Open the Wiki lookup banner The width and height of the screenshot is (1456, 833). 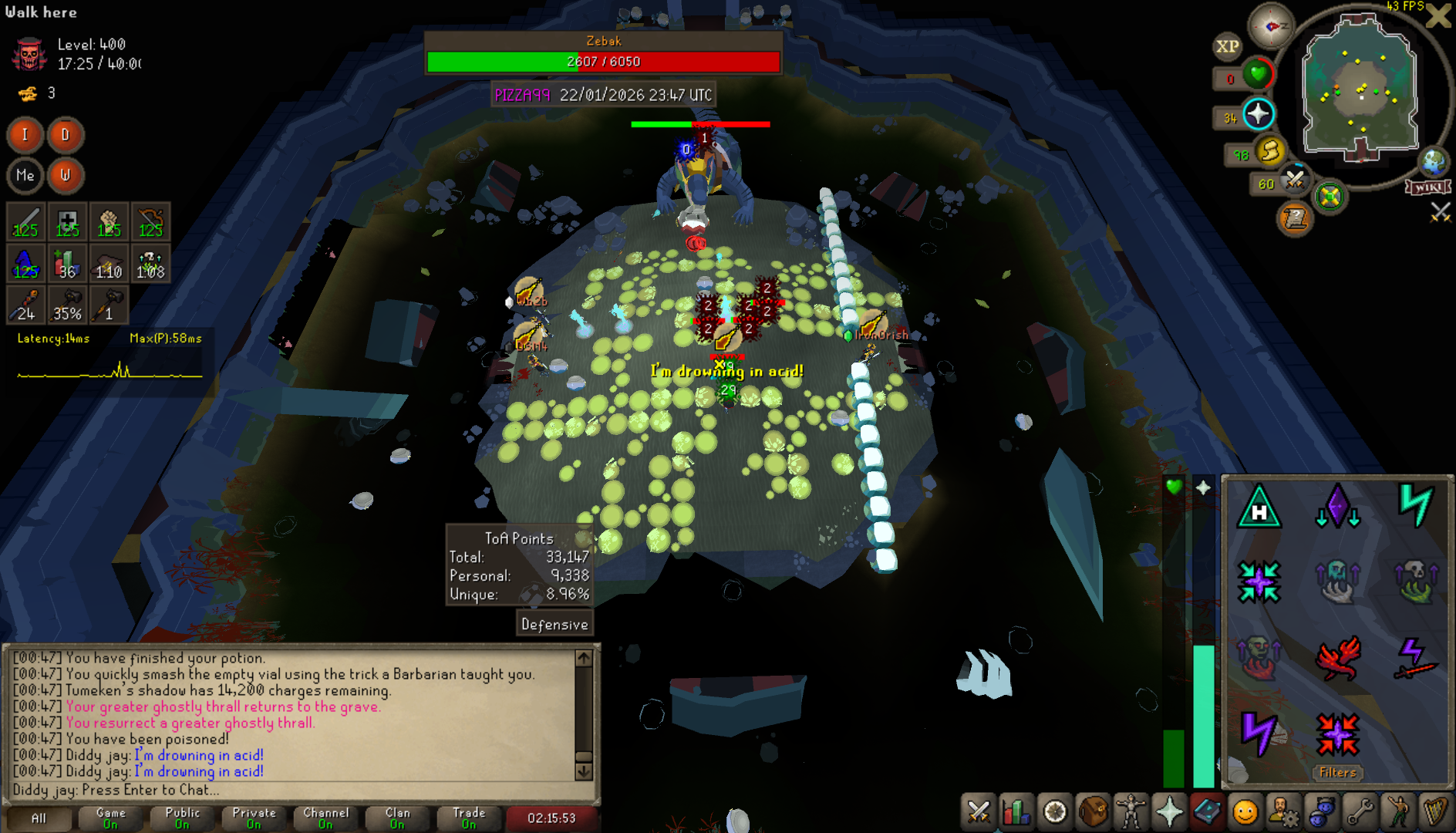tap(1428, 187)
